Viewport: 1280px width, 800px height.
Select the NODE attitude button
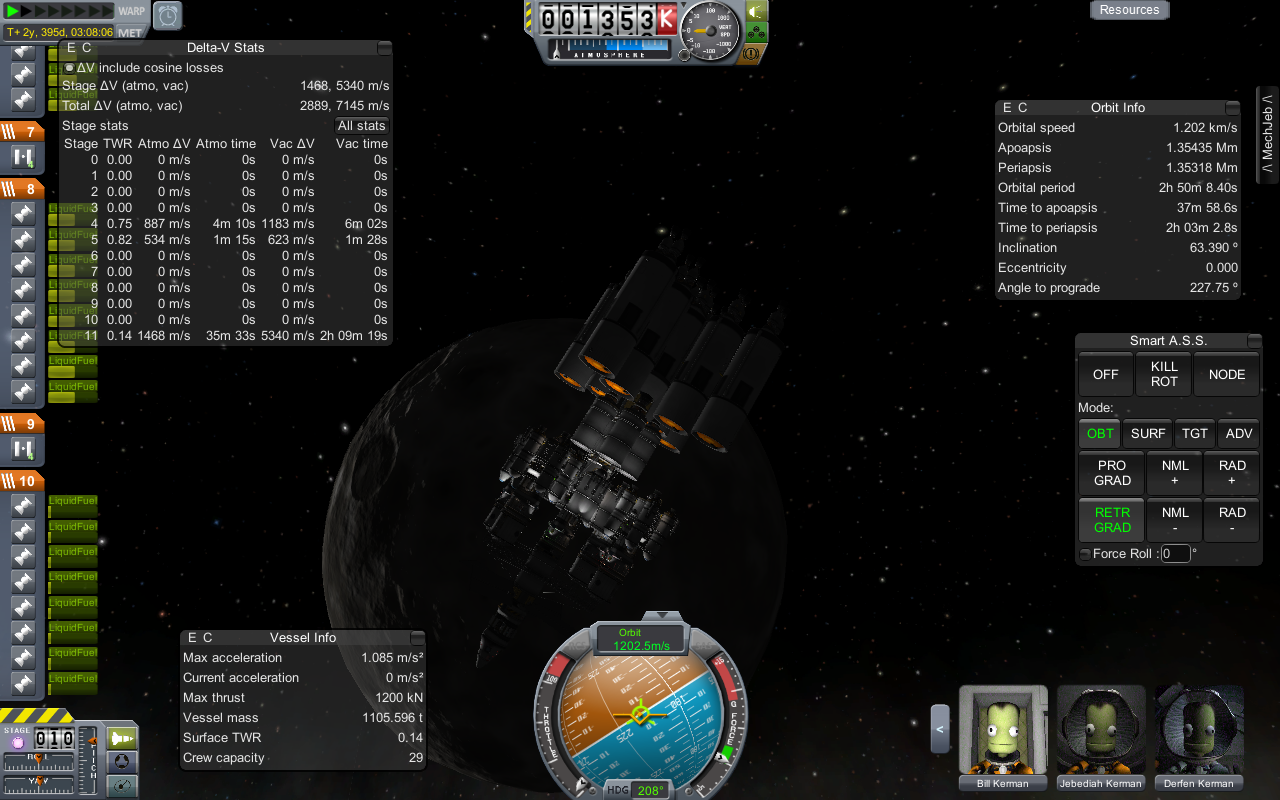1227,374
